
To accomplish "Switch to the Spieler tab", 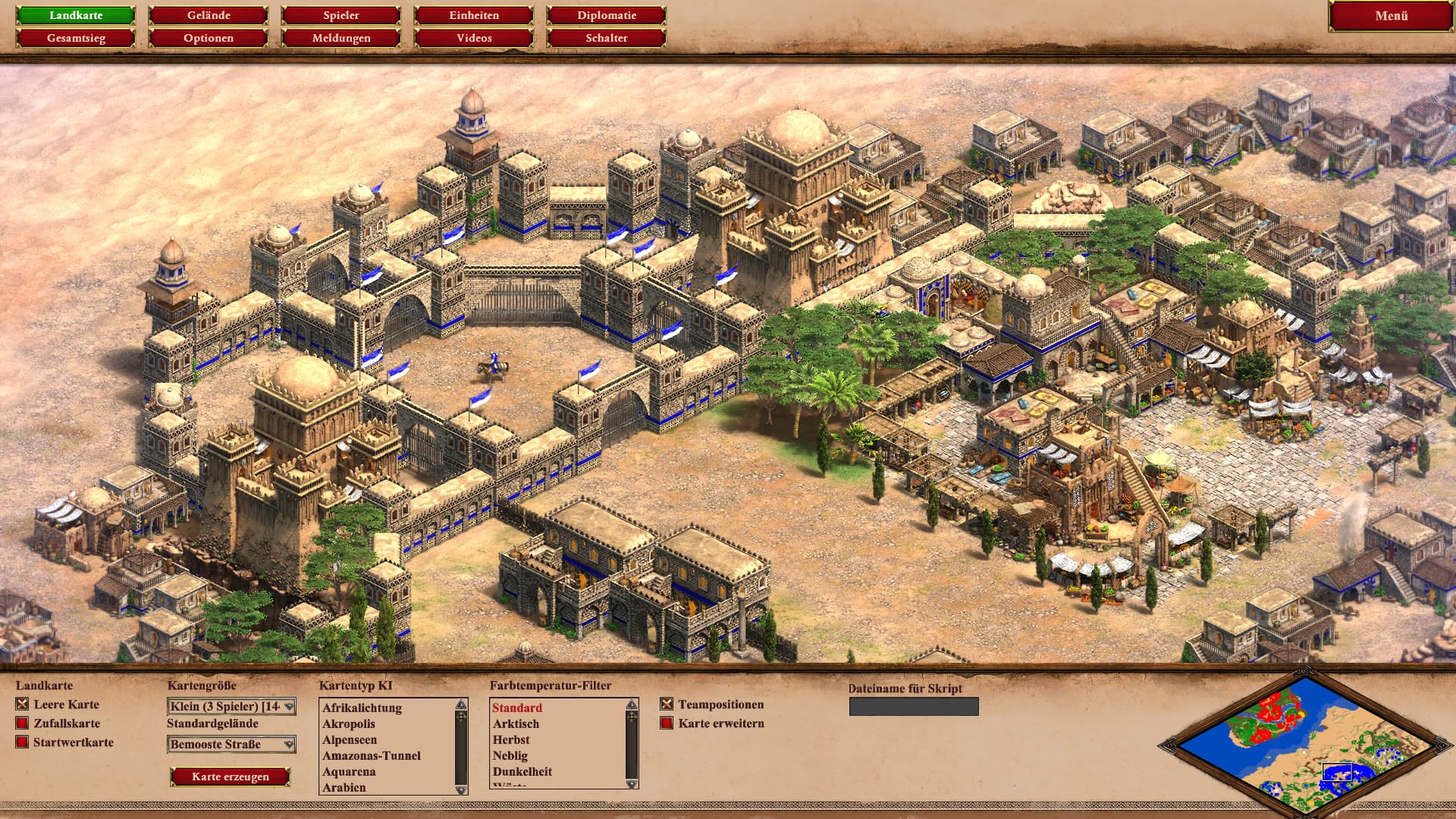I will tap(341, 15).
